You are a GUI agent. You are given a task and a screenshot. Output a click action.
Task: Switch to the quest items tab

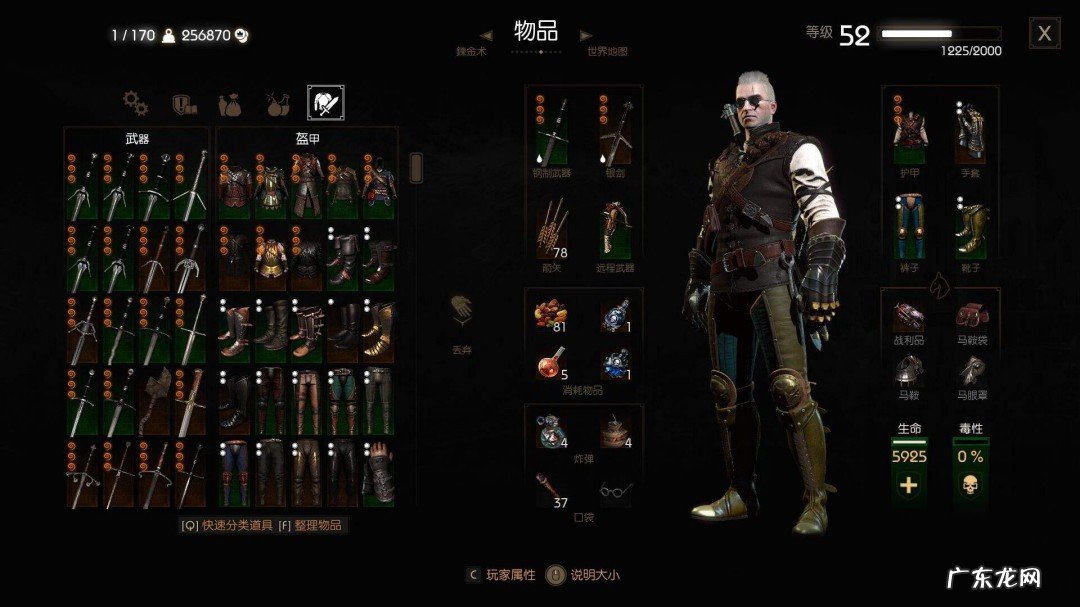pyautogui.click(x=183, y=103)
